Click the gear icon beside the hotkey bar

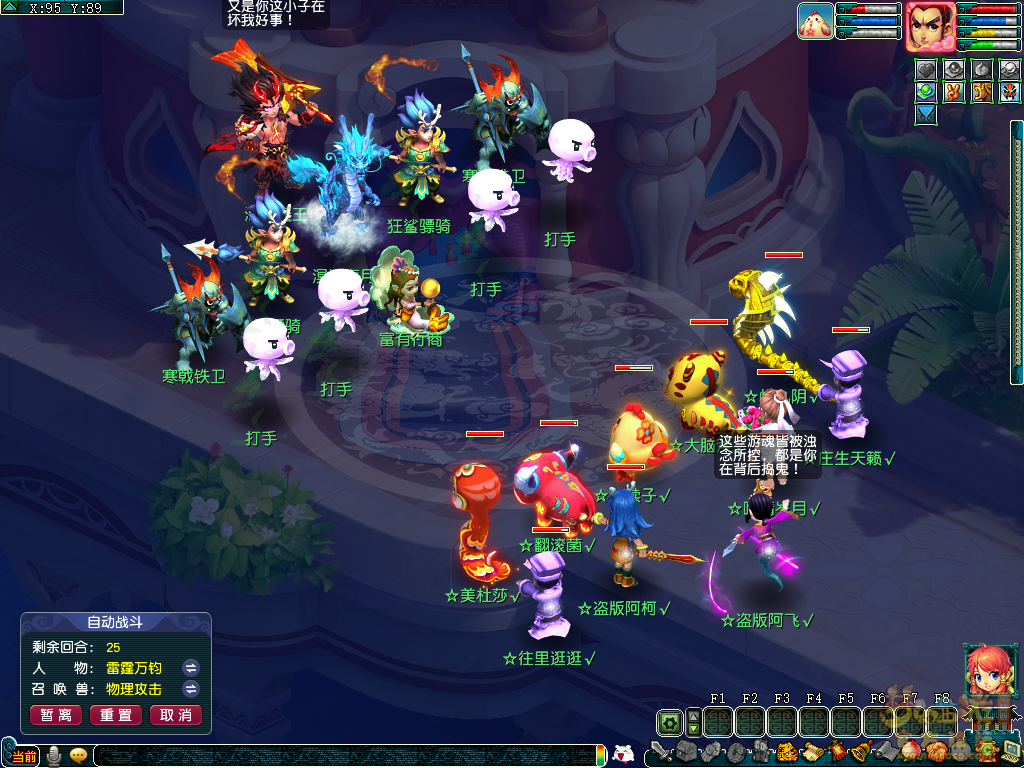click(669, 722)
